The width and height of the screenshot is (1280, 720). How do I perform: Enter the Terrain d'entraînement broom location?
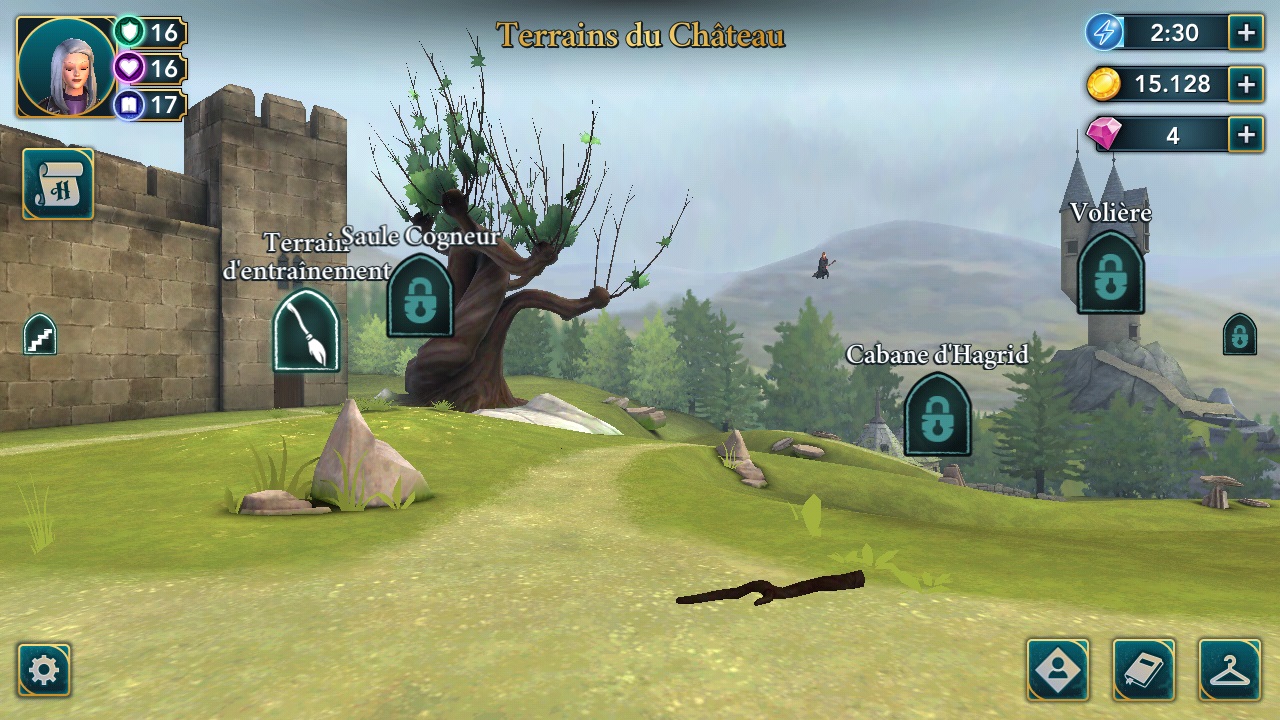(306, 331)
